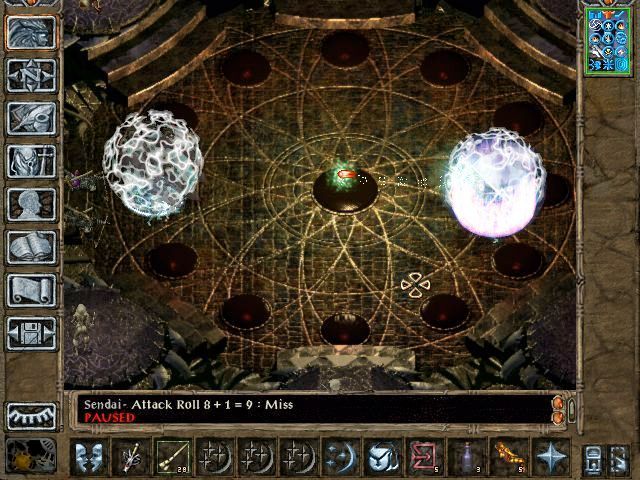
Task: Select the party portrait with status icons
Action: click(608, 40)
